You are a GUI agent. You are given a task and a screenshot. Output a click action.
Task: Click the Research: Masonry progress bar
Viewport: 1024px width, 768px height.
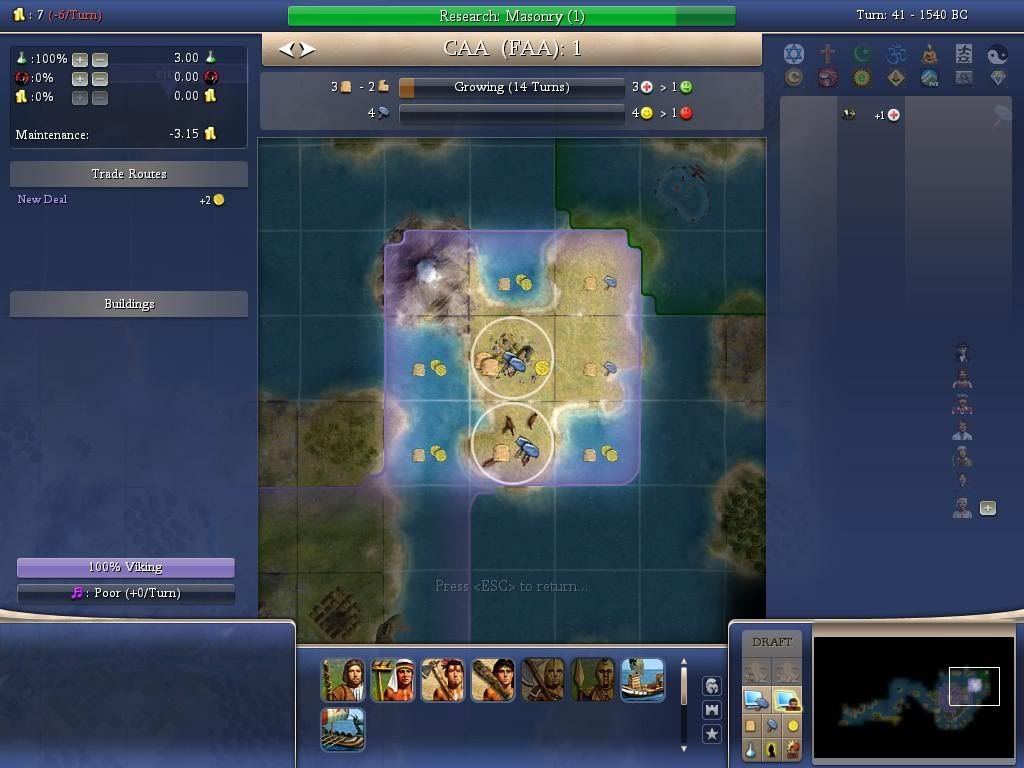pyautogui.click(x=511, y=16)
